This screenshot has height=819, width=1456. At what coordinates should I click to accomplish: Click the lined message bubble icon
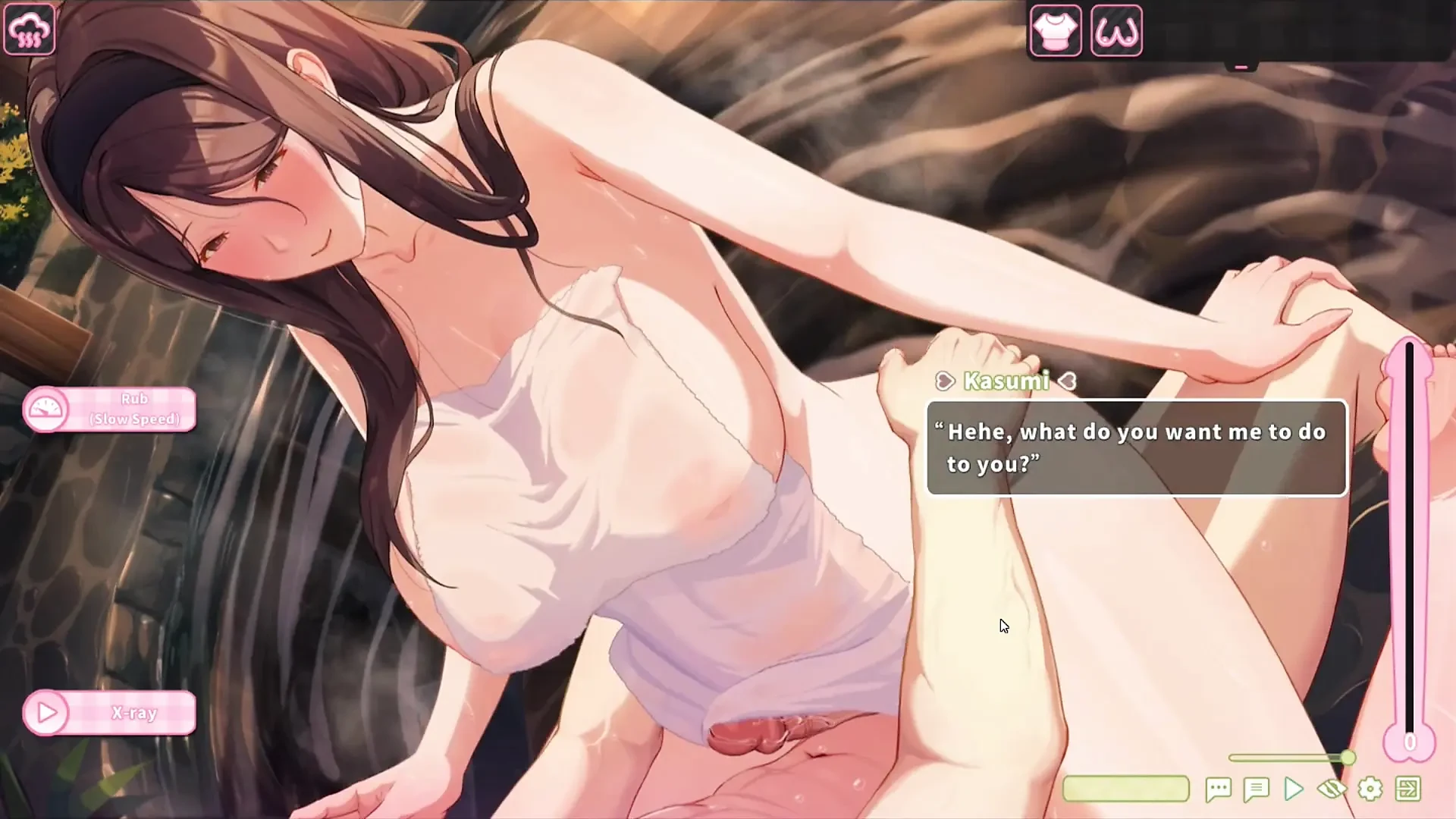pos(1256,789)
